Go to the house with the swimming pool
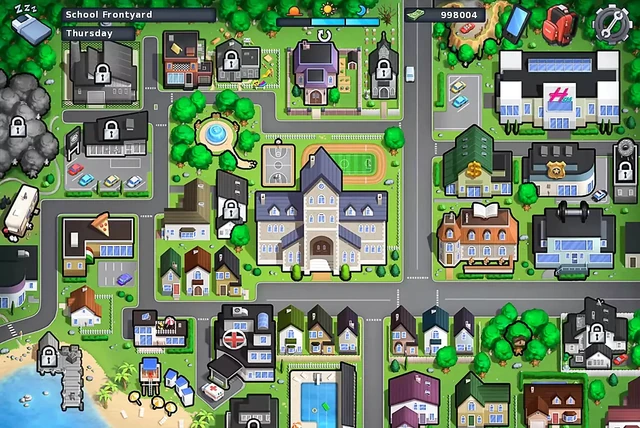 pyautogui.click(x=321, y=397)
